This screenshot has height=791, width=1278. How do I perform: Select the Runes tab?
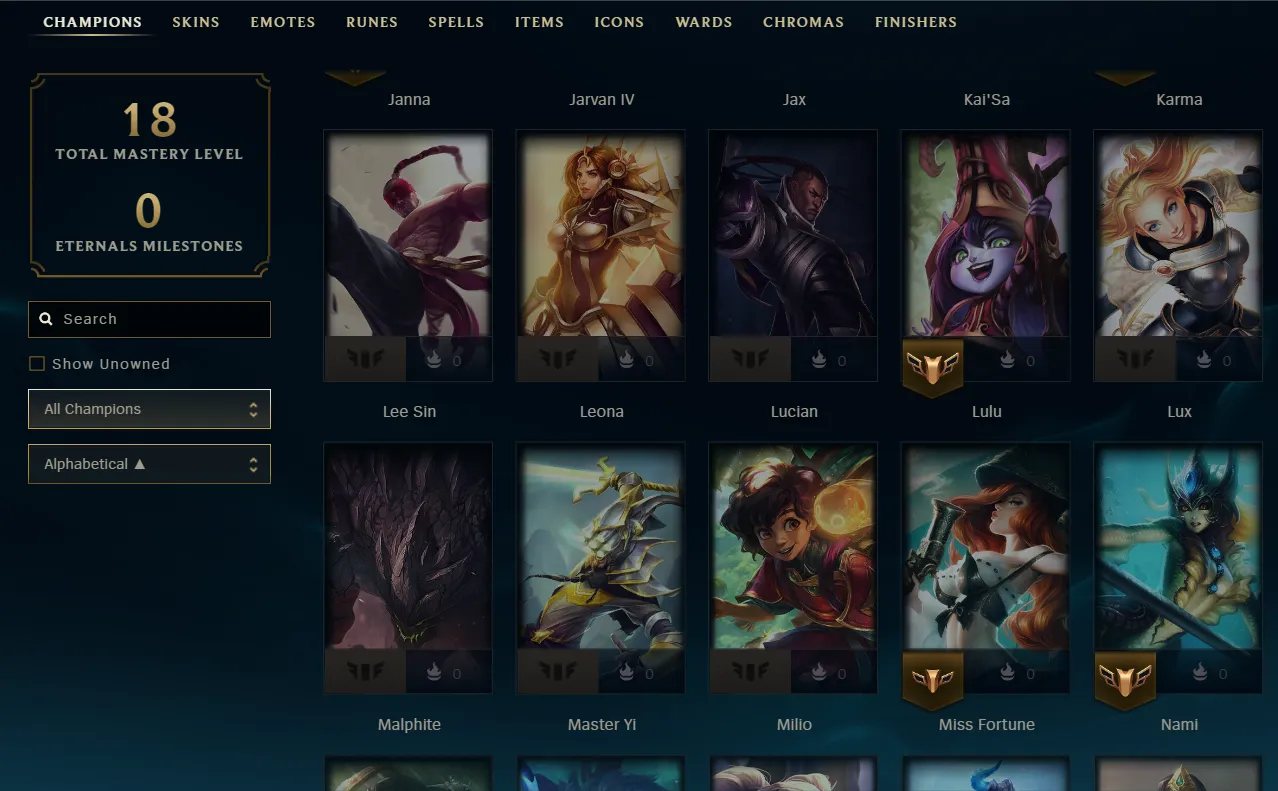point(372,22)
